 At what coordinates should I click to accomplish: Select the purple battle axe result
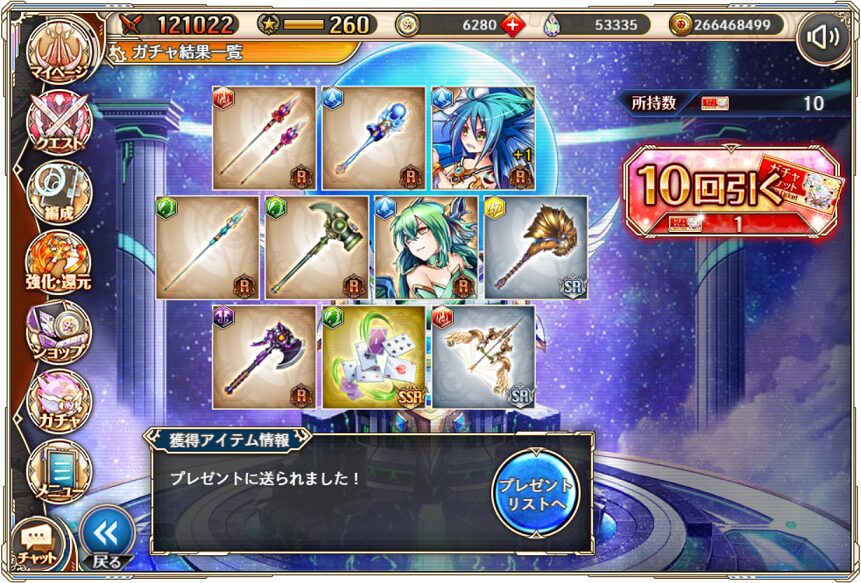(x=265, y=356)
